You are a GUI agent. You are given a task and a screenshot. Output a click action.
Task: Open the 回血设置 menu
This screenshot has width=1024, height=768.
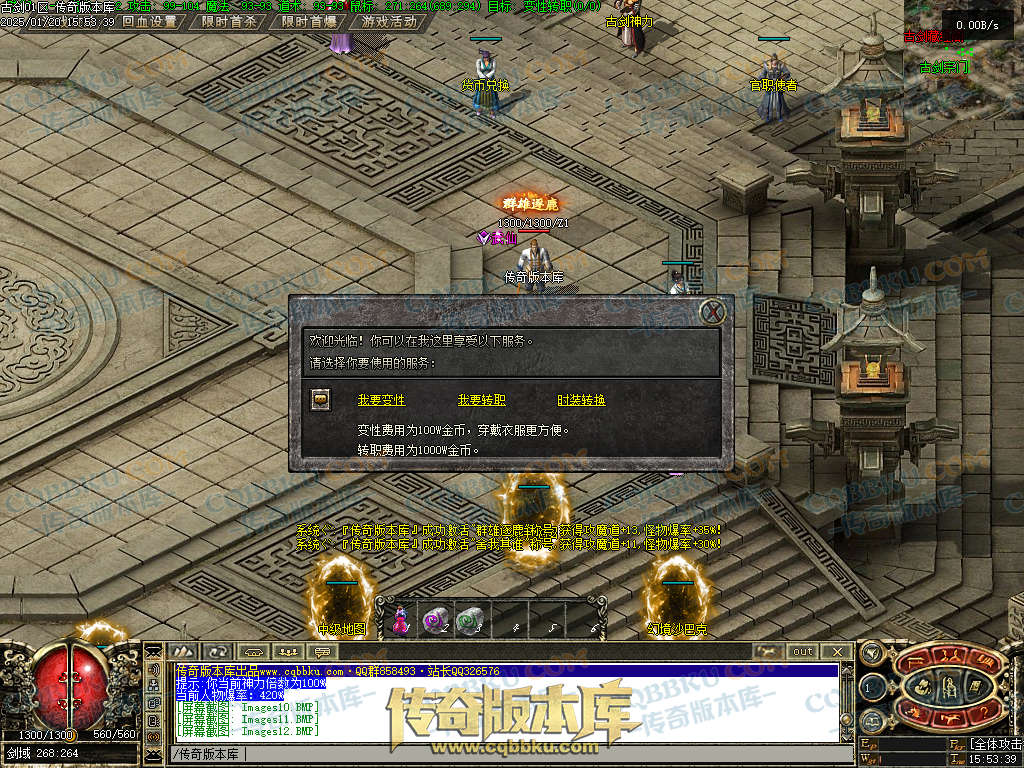149,21
